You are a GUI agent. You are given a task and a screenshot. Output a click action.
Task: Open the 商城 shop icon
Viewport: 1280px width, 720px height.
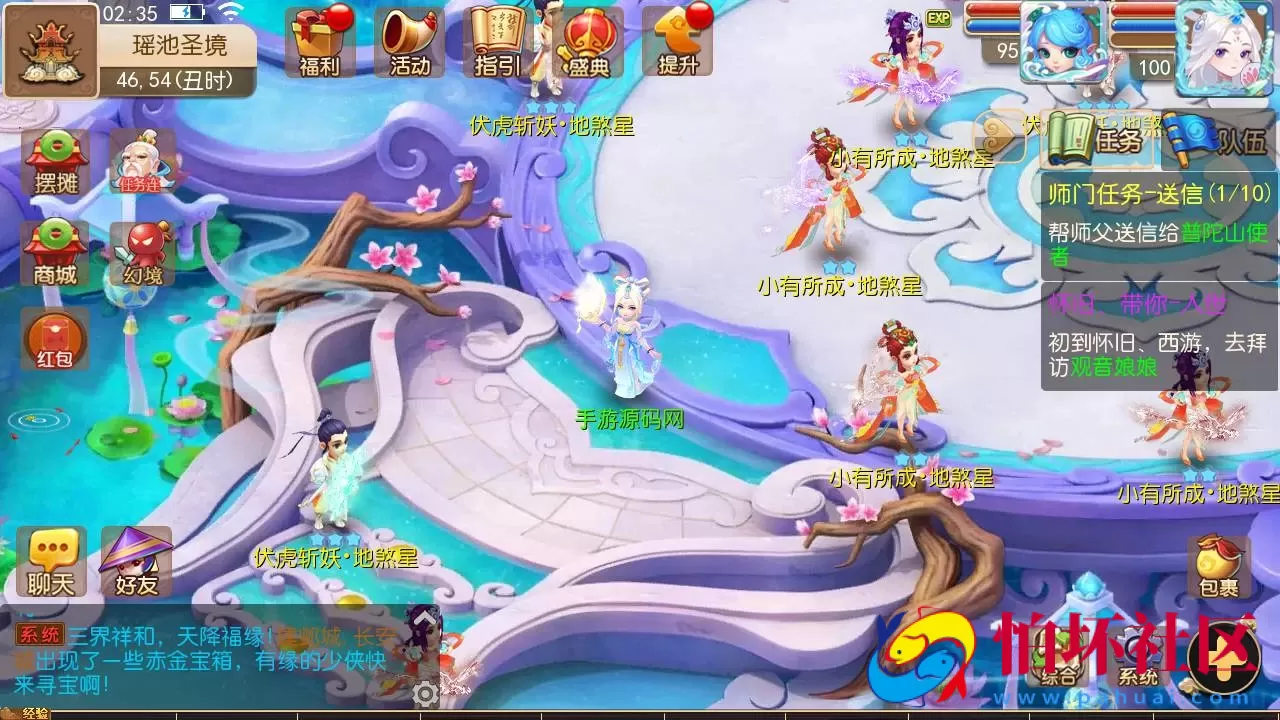coord(53,252)
